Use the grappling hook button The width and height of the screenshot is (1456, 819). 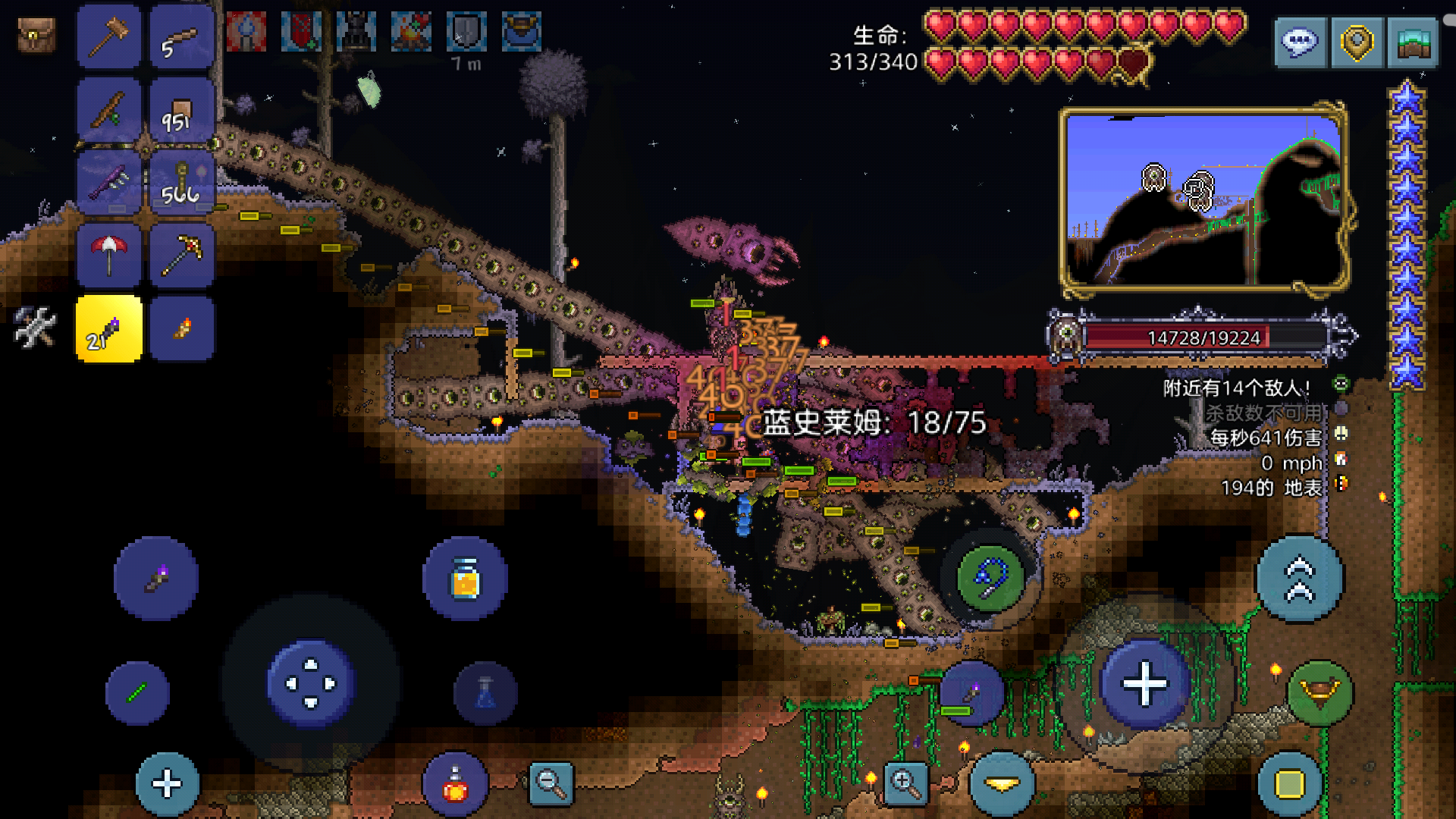pos(990,578)
